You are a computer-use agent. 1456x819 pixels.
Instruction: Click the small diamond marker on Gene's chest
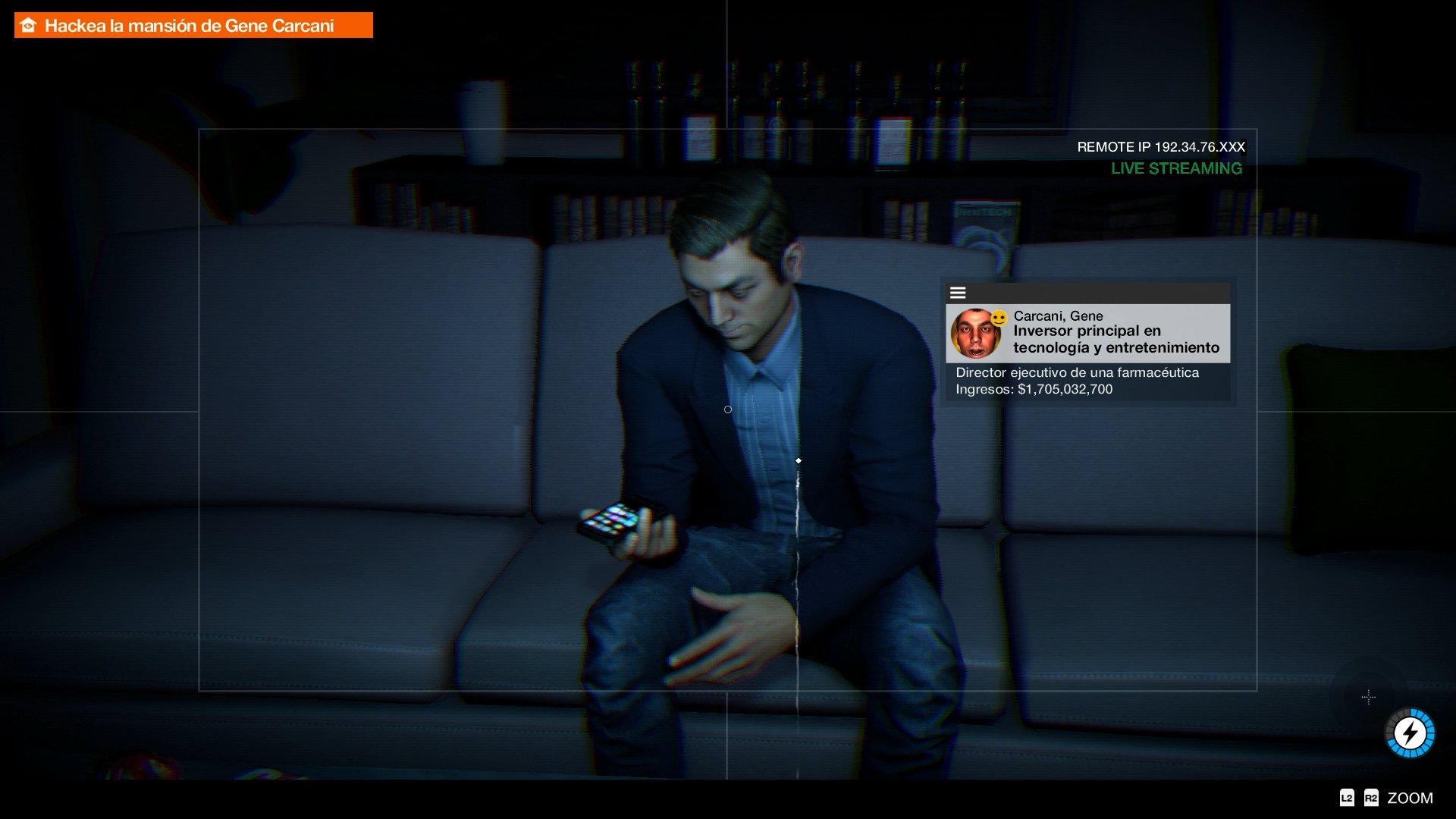click(x=799, y=460)
